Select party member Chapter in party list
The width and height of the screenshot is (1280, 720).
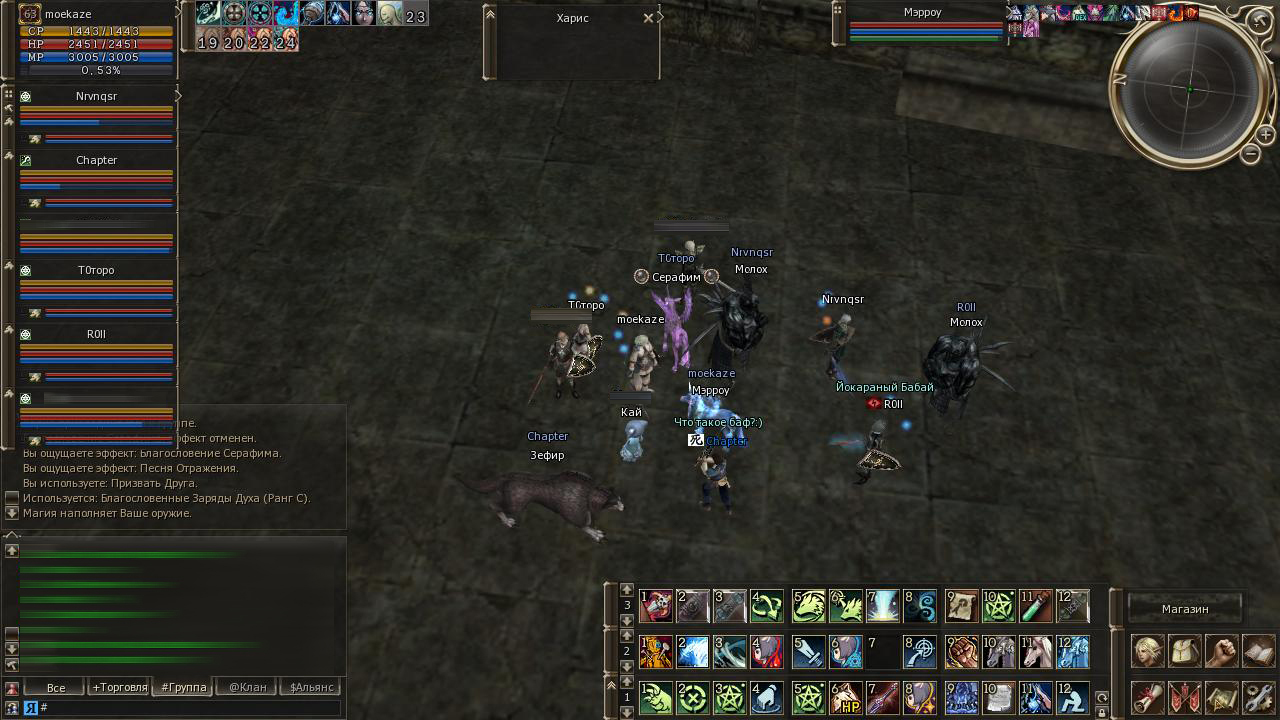tap(96, 160)
